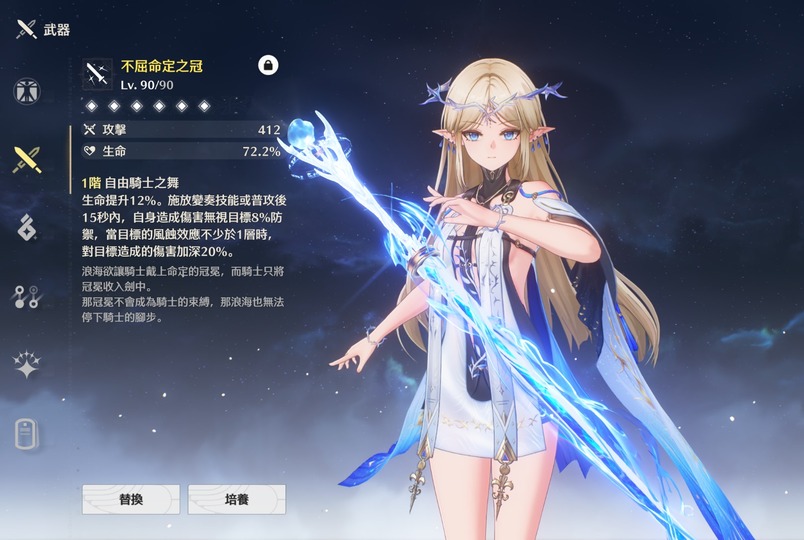Open the diamond echo tab

pos(26,227)
